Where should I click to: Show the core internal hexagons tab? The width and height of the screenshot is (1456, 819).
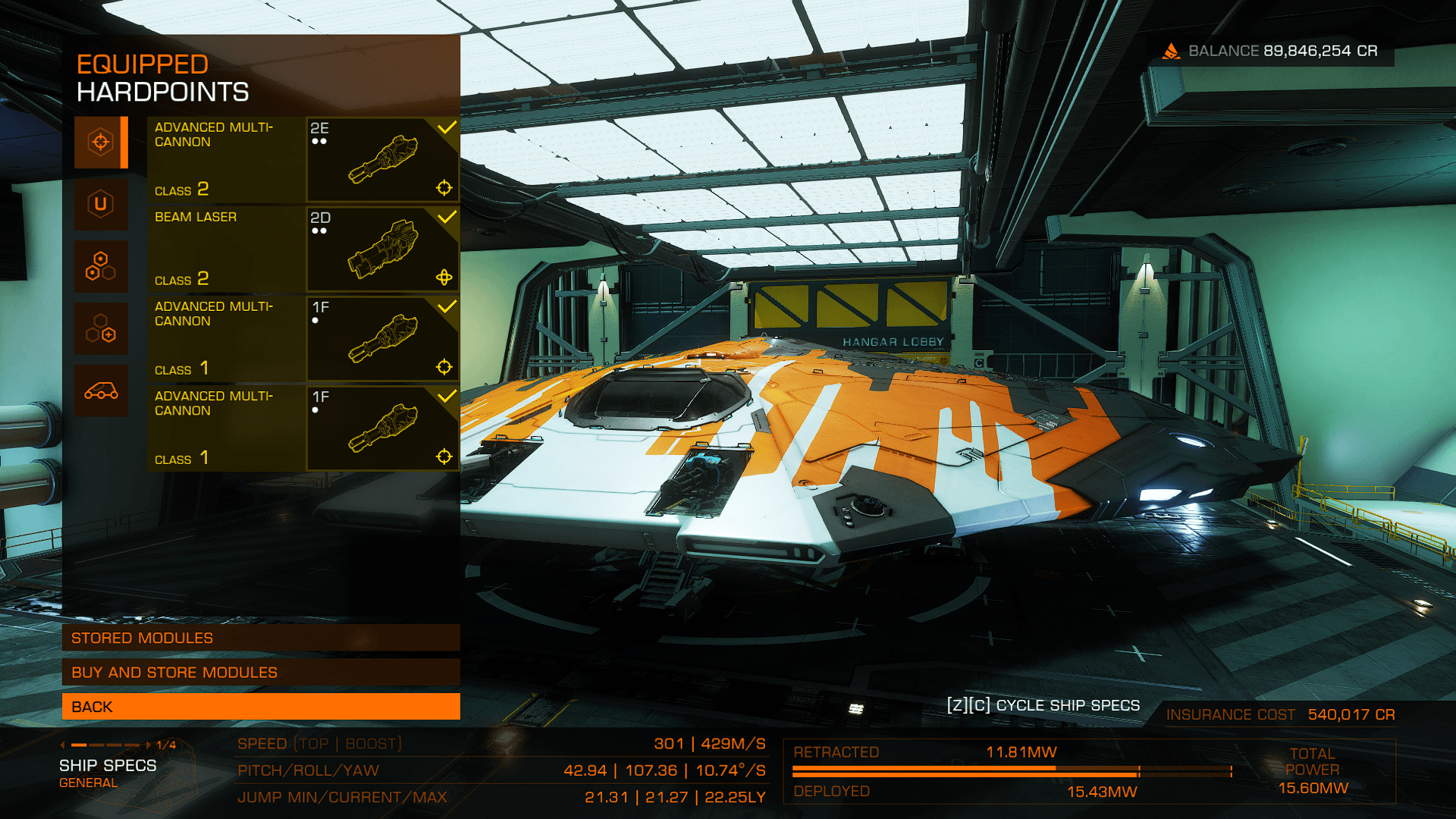point(101,266)
